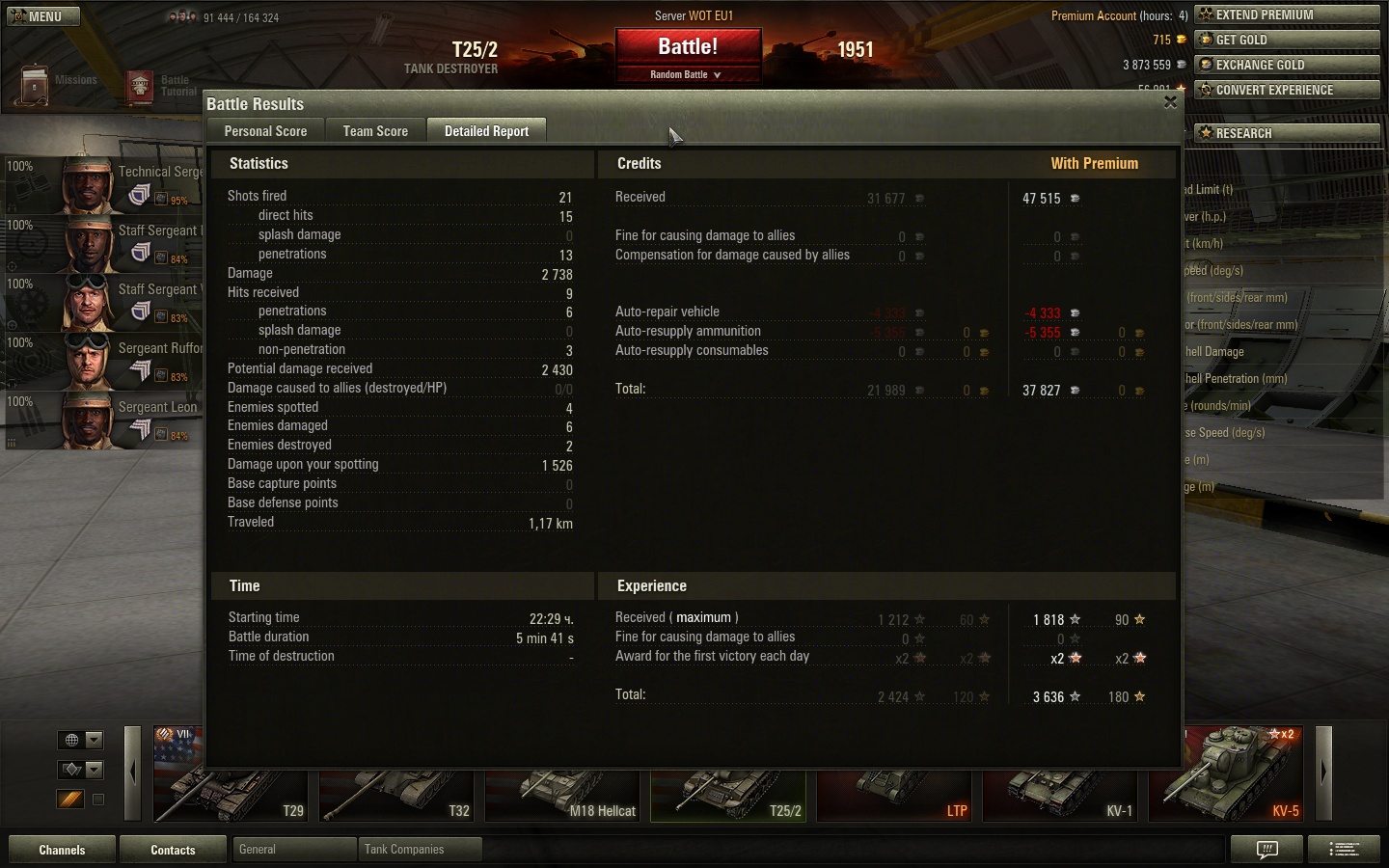This screenshot has width=1389, height=868.
Task: Open the Random Battle mode dropdown
Action: pos(687,74)
